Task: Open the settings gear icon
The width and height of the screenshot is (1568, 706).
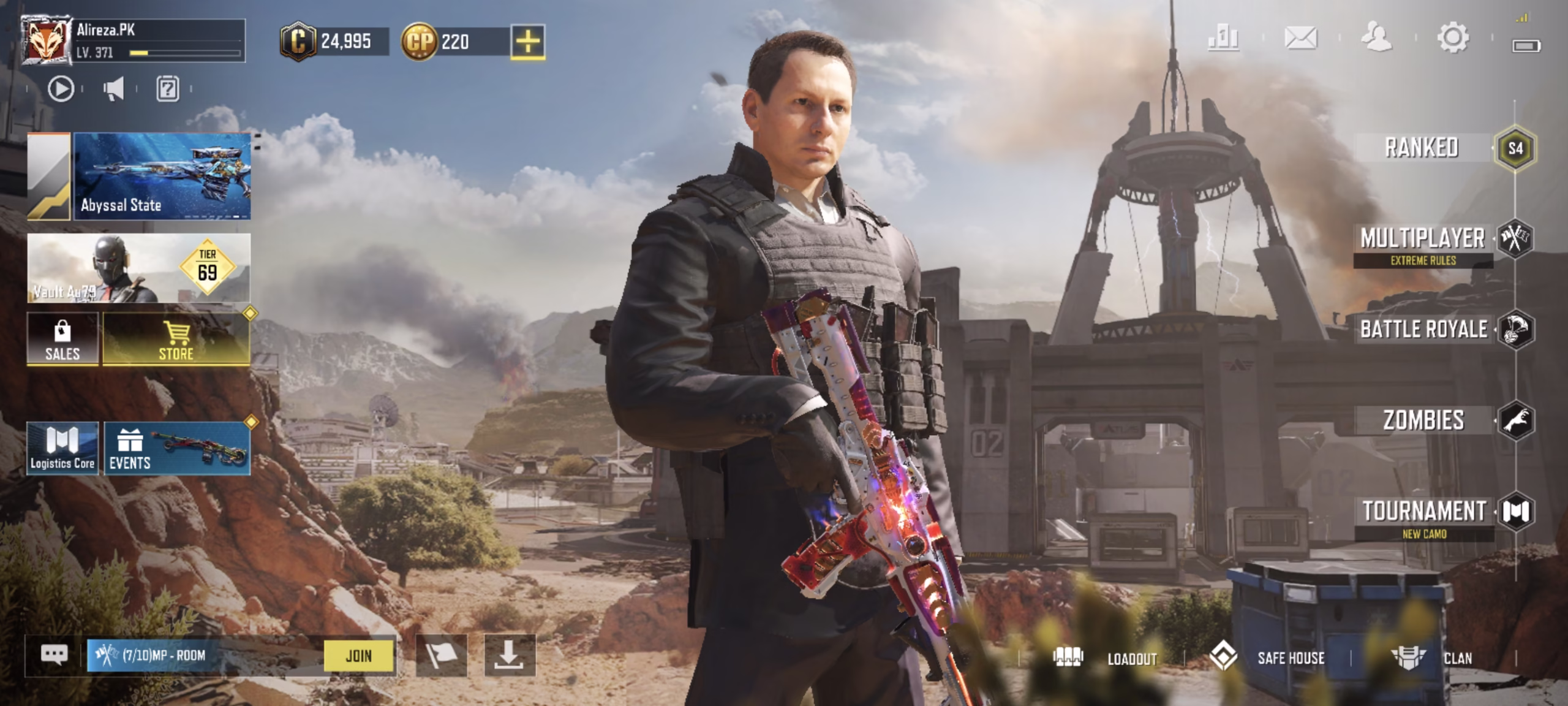Action: [x=1452, y=38]
